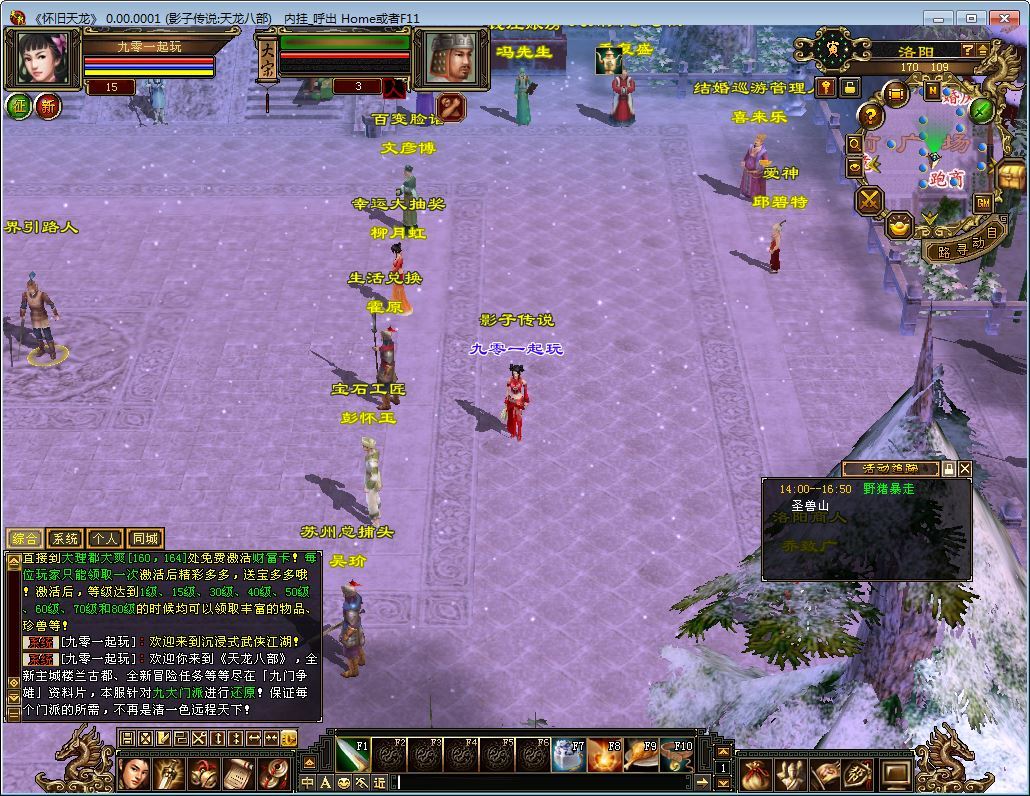Open the round question mark help button
Image resolution: width=1030 pixels, height=796 pixels.
click(x=871, y=115)
